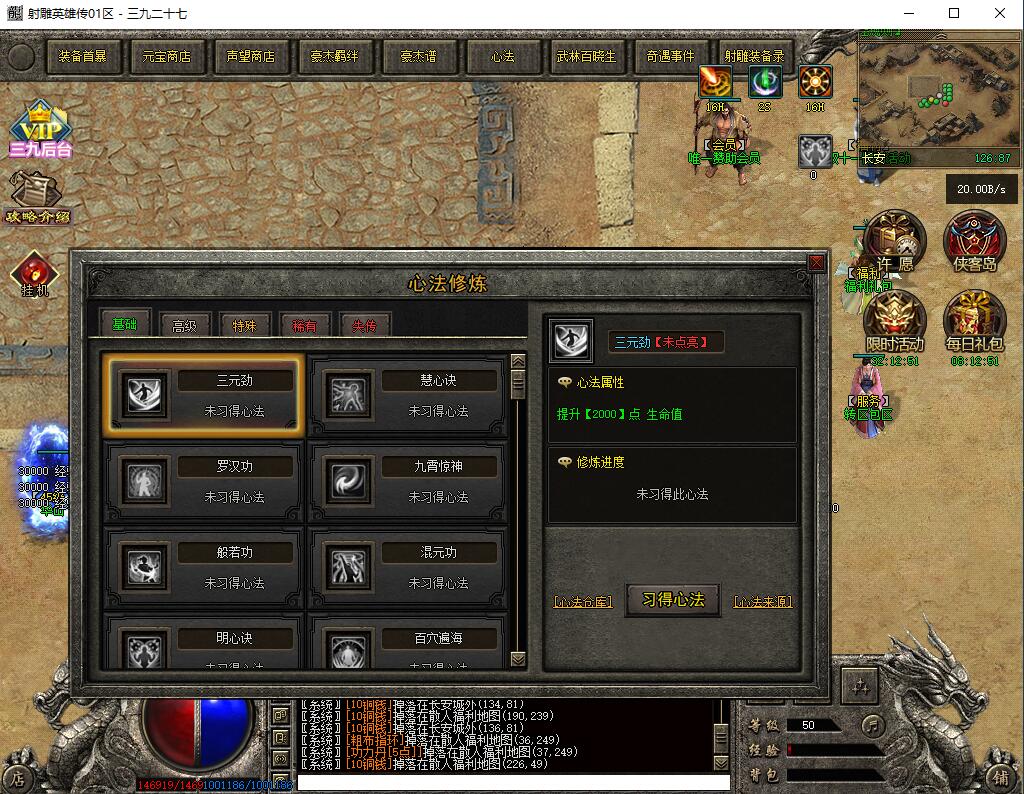The image size is (1024, 794).
Task: Open the 元宝商店 shop menu
Action: (x=166, y=57)
